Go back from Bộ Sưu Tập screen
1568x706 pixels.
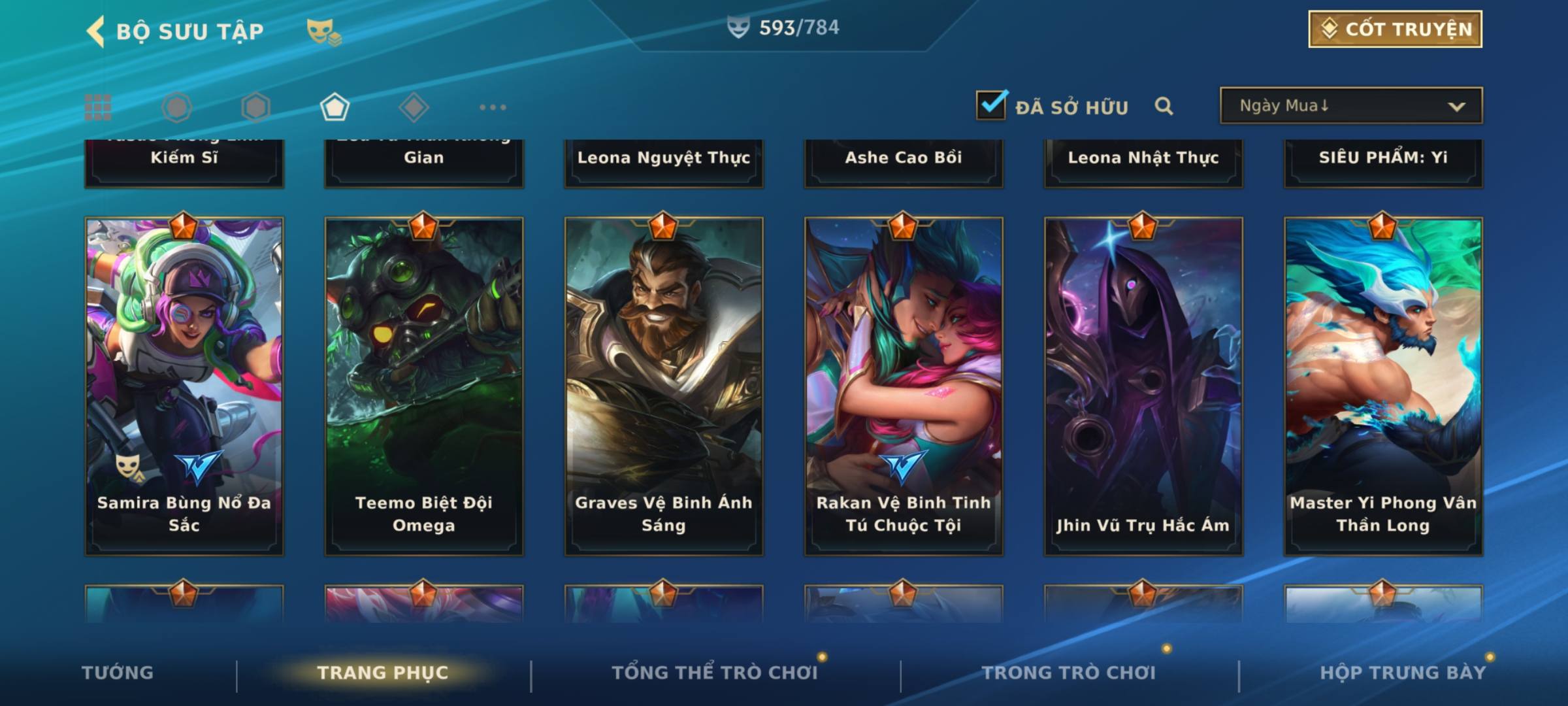click(95, 31)
